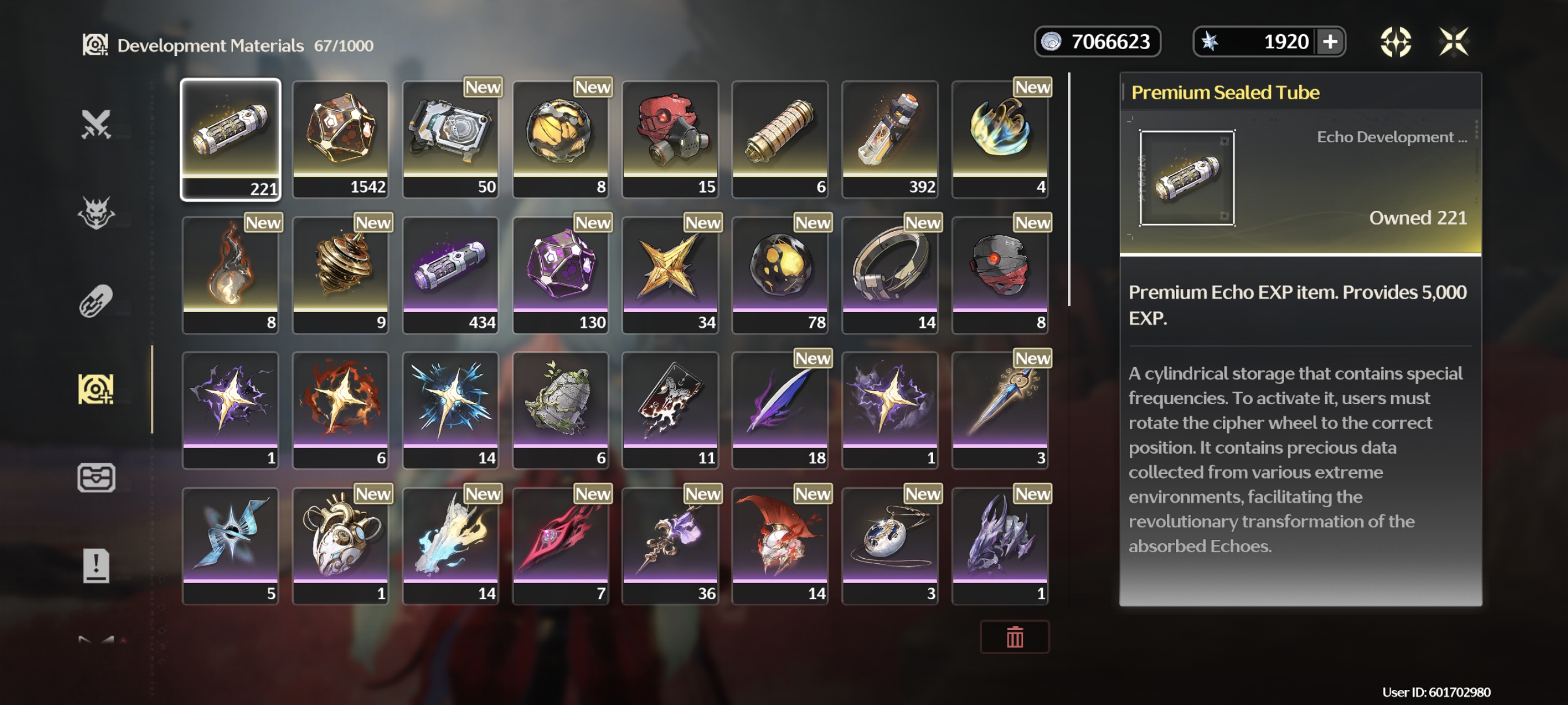Image resolution: width=1568 pixels, height=705 pixels.
Task: Select the Premium Sealed Tube slot
Action: point(230,139)
